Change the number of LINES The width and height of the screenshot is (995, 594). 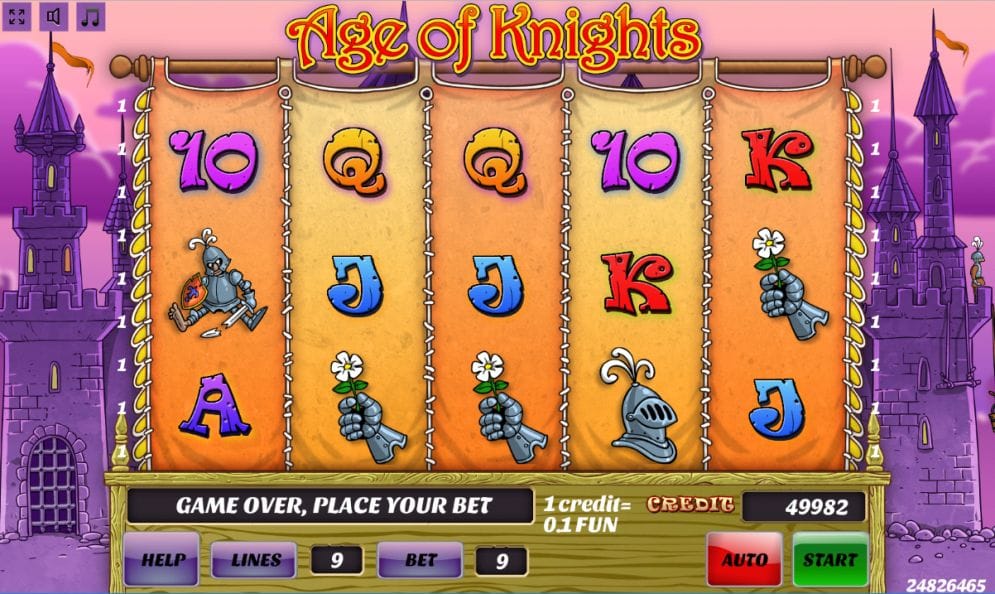coord(253,560)
